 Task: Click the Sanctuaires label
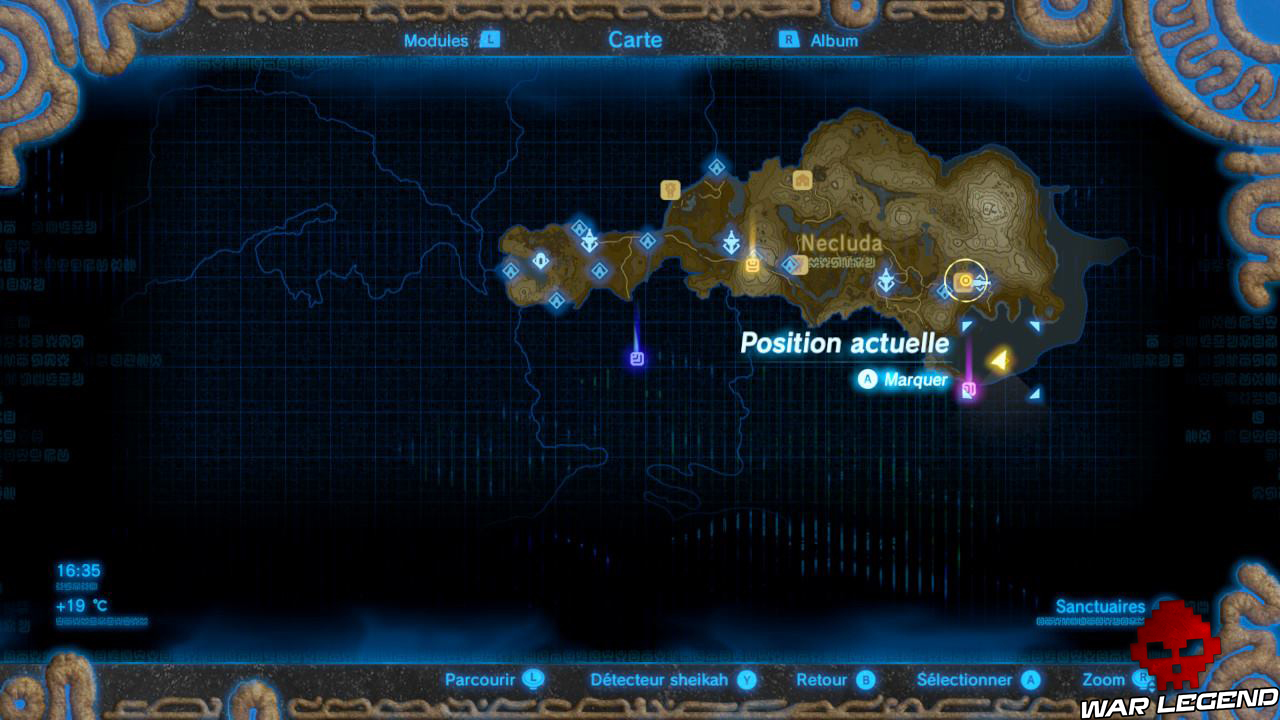(x=1101, y=607)
